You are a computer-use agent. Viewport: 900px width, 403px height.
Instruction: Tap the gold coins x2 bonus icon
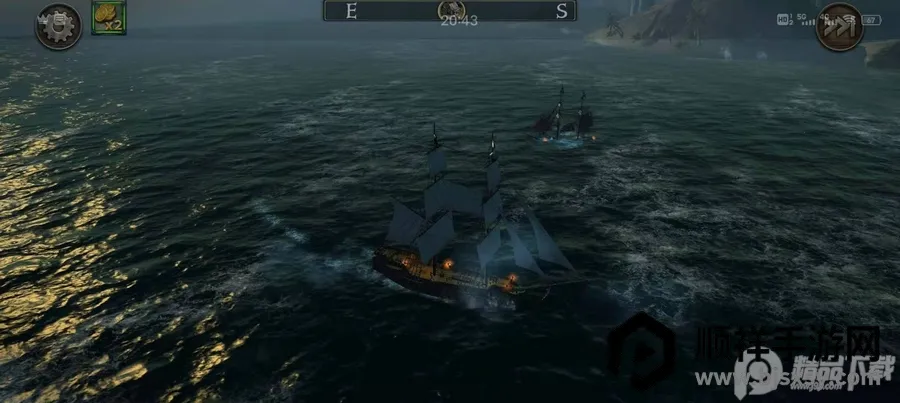pos(108,18)
